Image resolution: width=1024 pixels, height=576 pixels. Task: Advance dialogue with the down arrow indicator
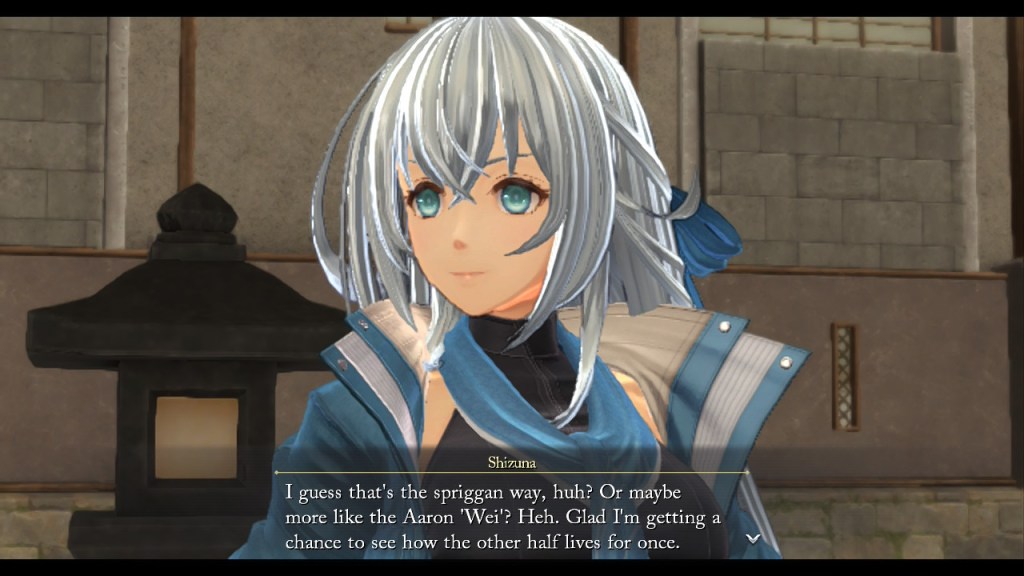(x=753, y=538)
